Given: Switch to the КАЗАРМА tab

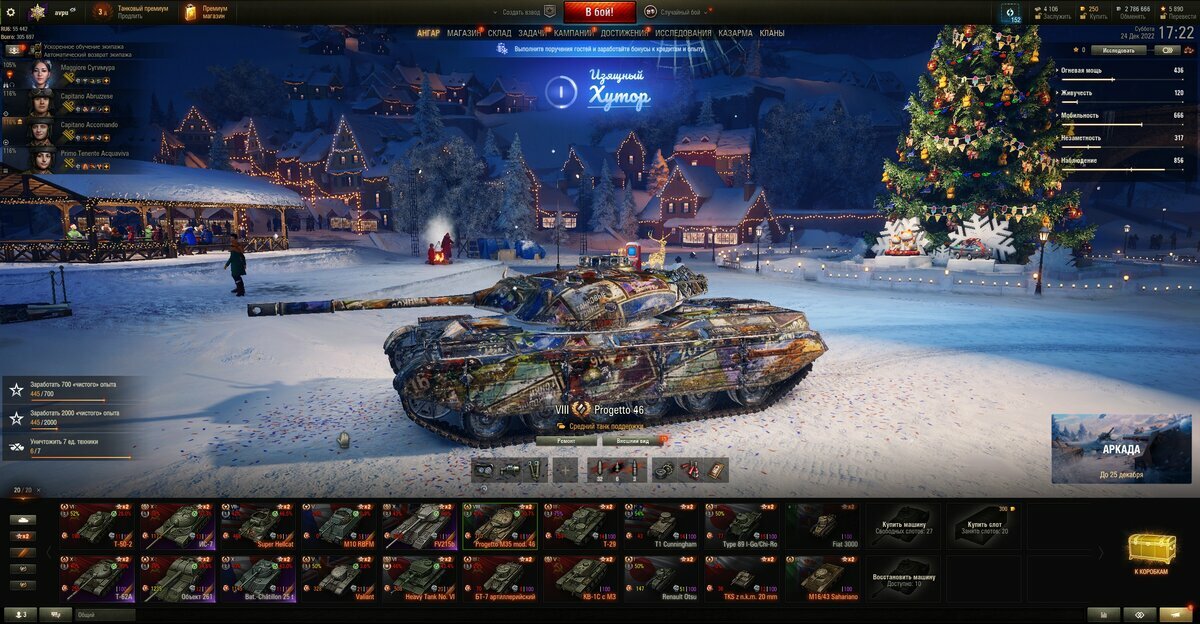Looking at the screenshot, I should (x=736, y=33).
